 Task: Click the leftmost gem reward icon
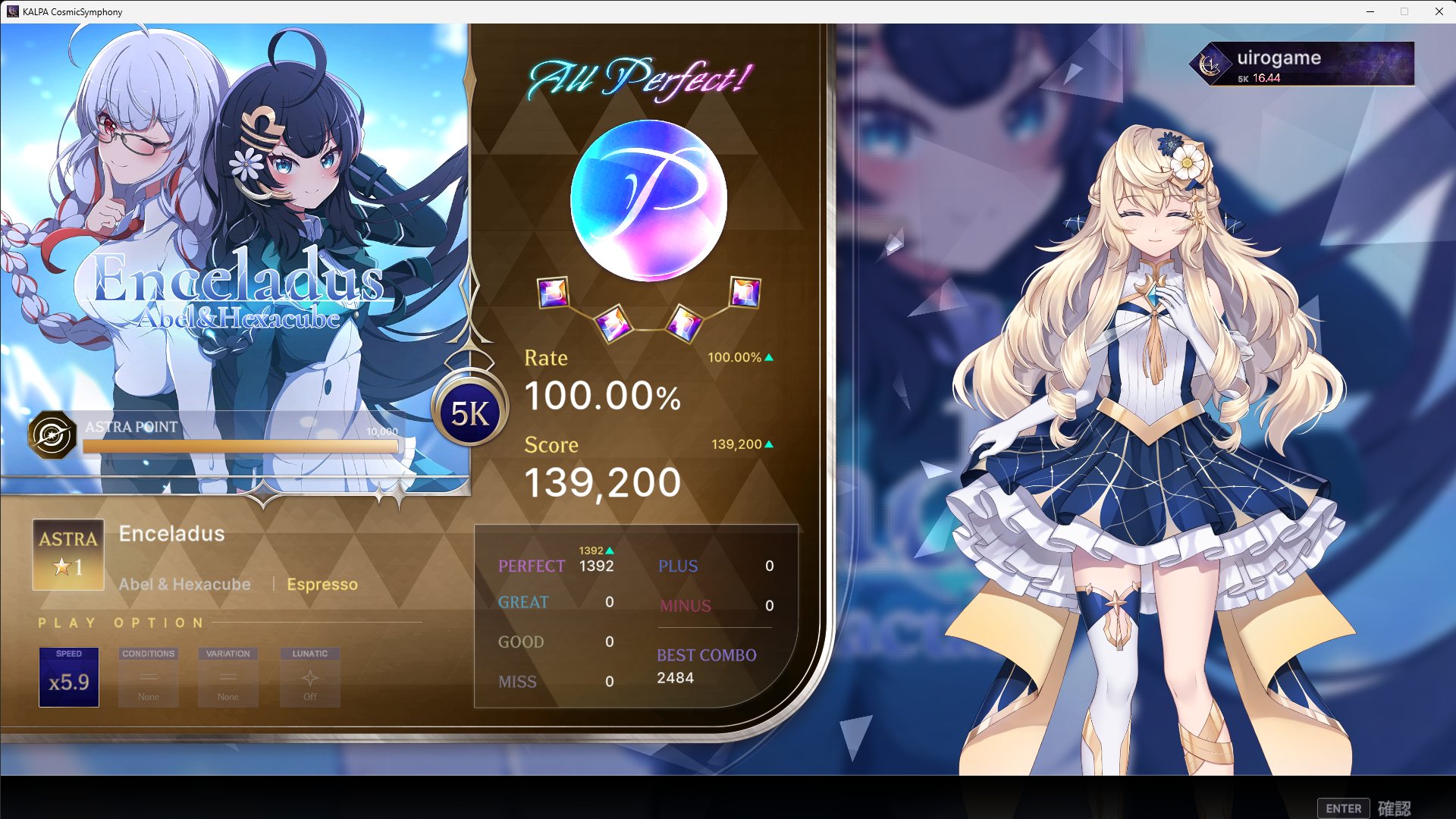pos(552,294)
